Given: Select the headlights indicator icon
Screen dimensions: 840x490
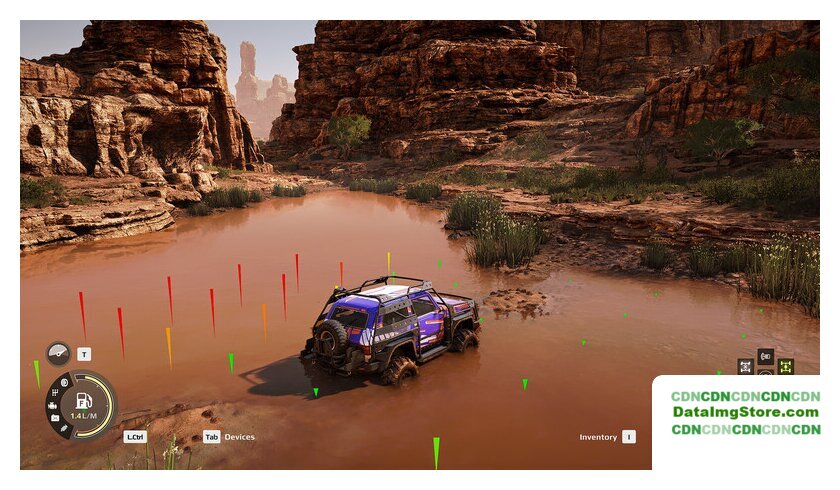Looking at the screenshot, I should coord(65,381).
